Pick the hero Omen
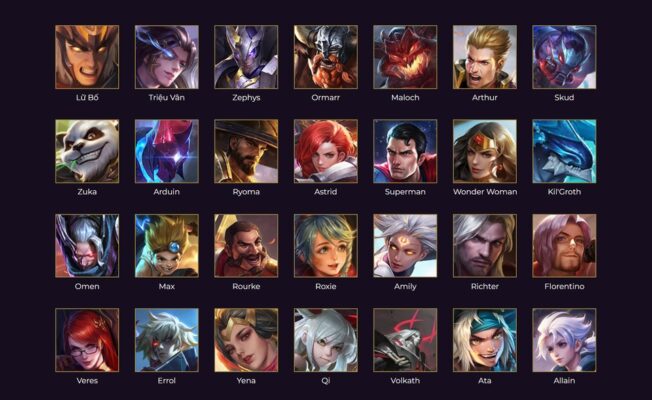This screenshot has width=652, height=400. [87, 245]
